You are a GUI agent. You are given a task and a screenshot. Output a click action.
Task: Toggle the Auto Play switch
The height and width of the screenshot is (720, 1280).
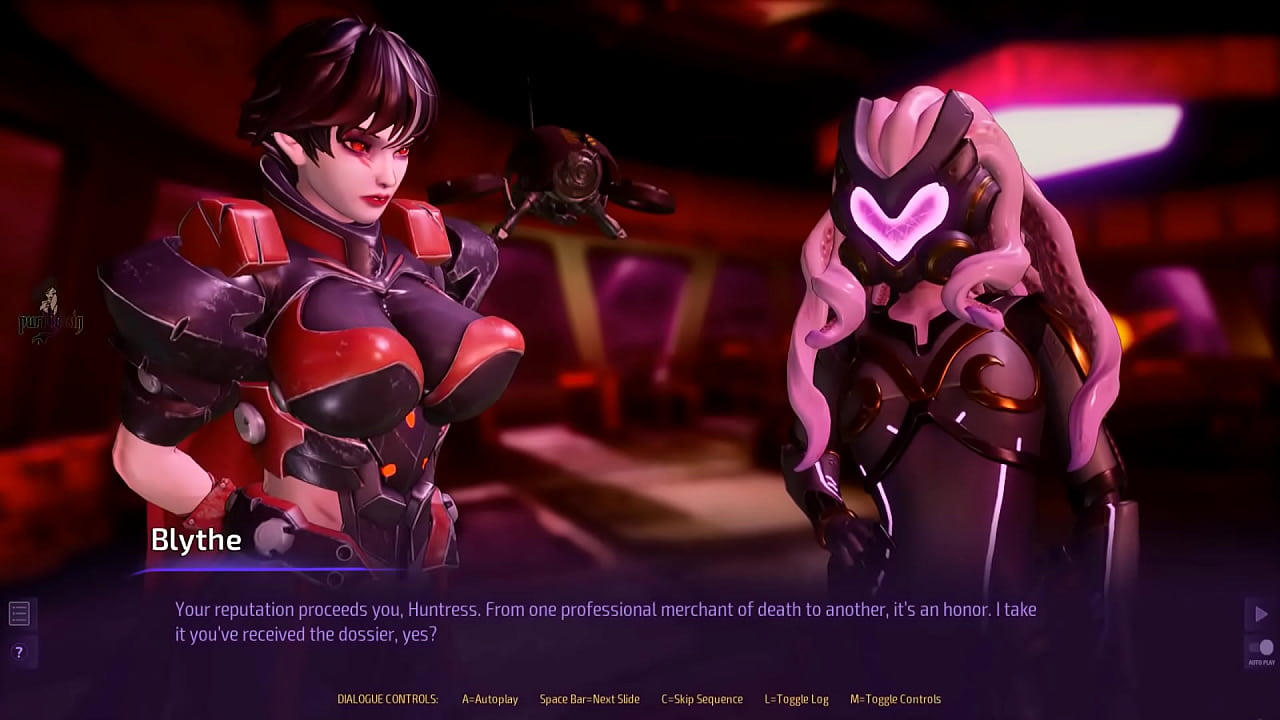[x=1261, y=648]
